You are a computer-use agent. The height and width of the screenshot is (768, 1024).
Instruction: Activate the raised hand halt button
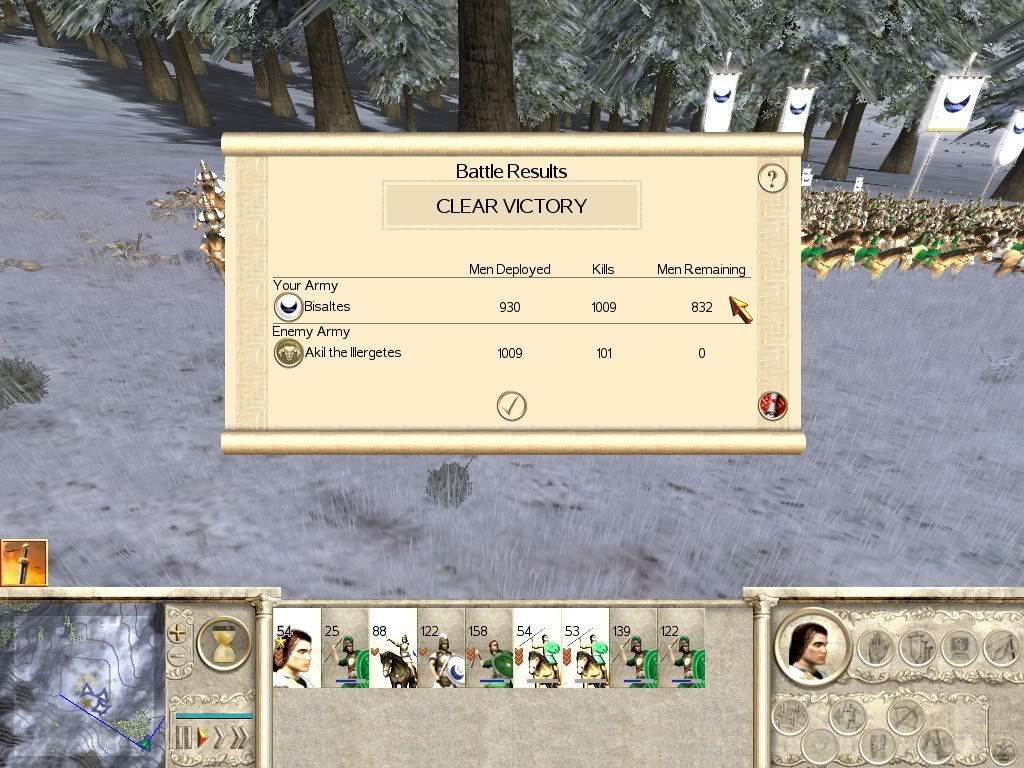[878, 647]
